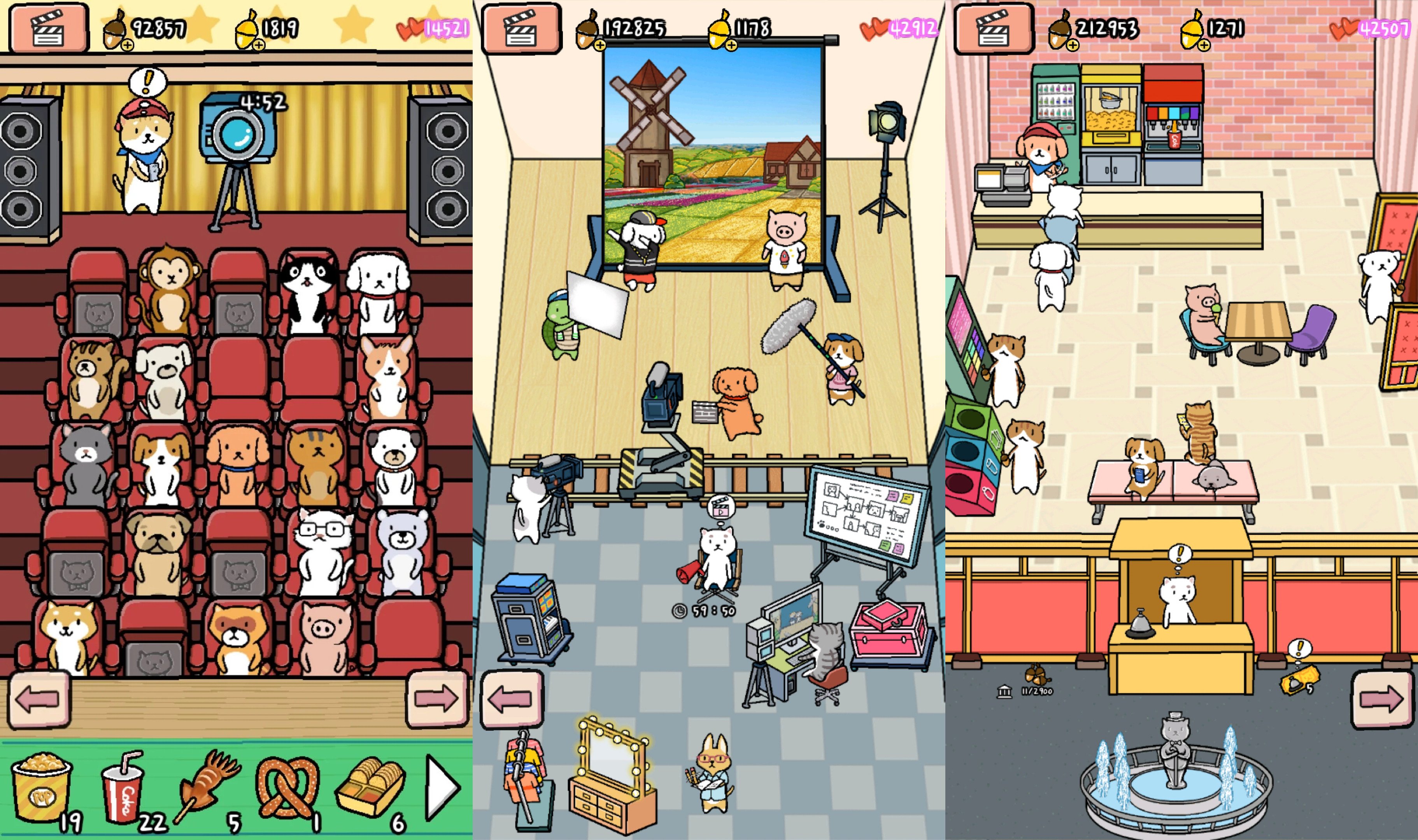The image size is (1418, 840).
Task: Go right from the lobby scene
Action: point(1381,700)
